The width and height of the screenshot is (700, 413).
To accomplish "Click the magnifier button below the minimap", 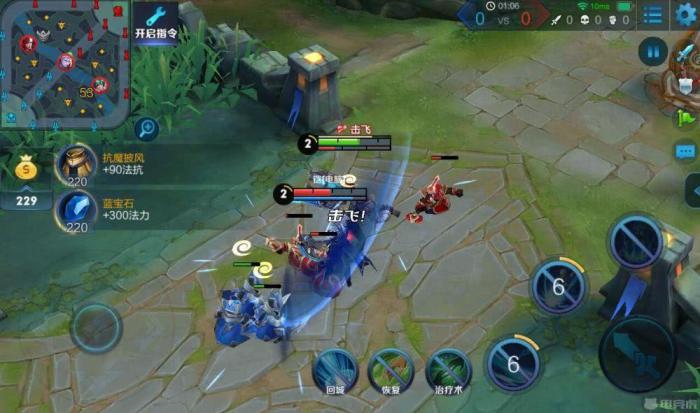I will click(147, 128).
